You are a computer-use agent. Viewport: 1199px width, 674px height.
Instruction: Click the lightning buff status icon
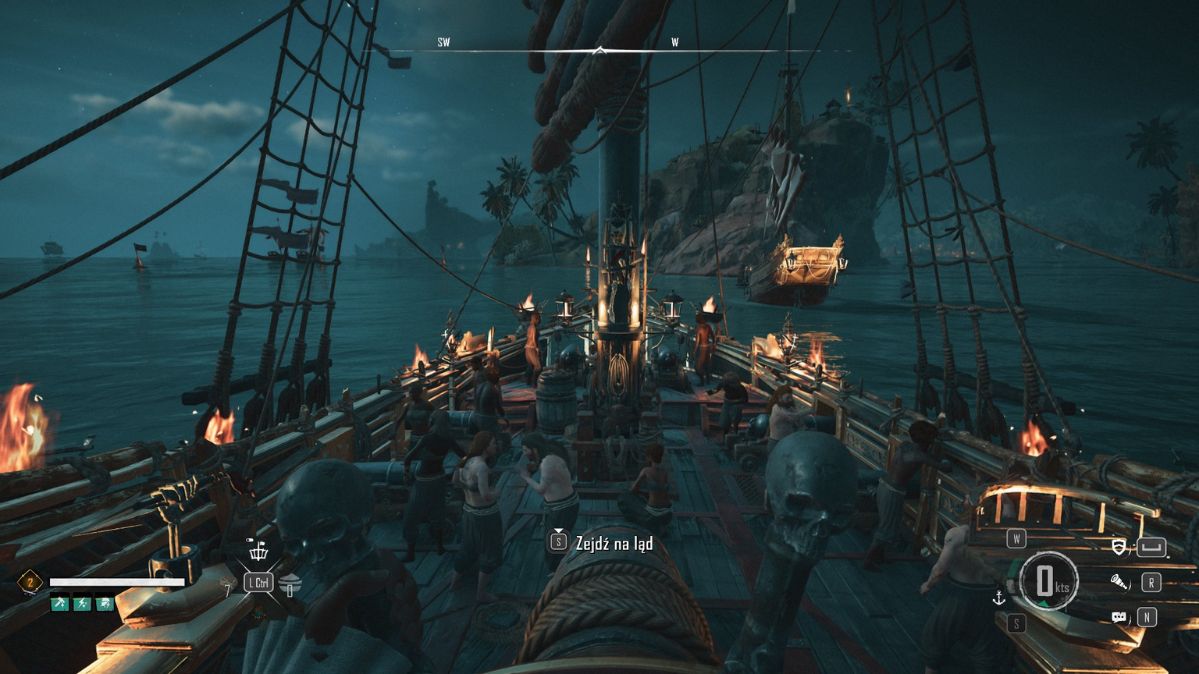click(81, 604)
